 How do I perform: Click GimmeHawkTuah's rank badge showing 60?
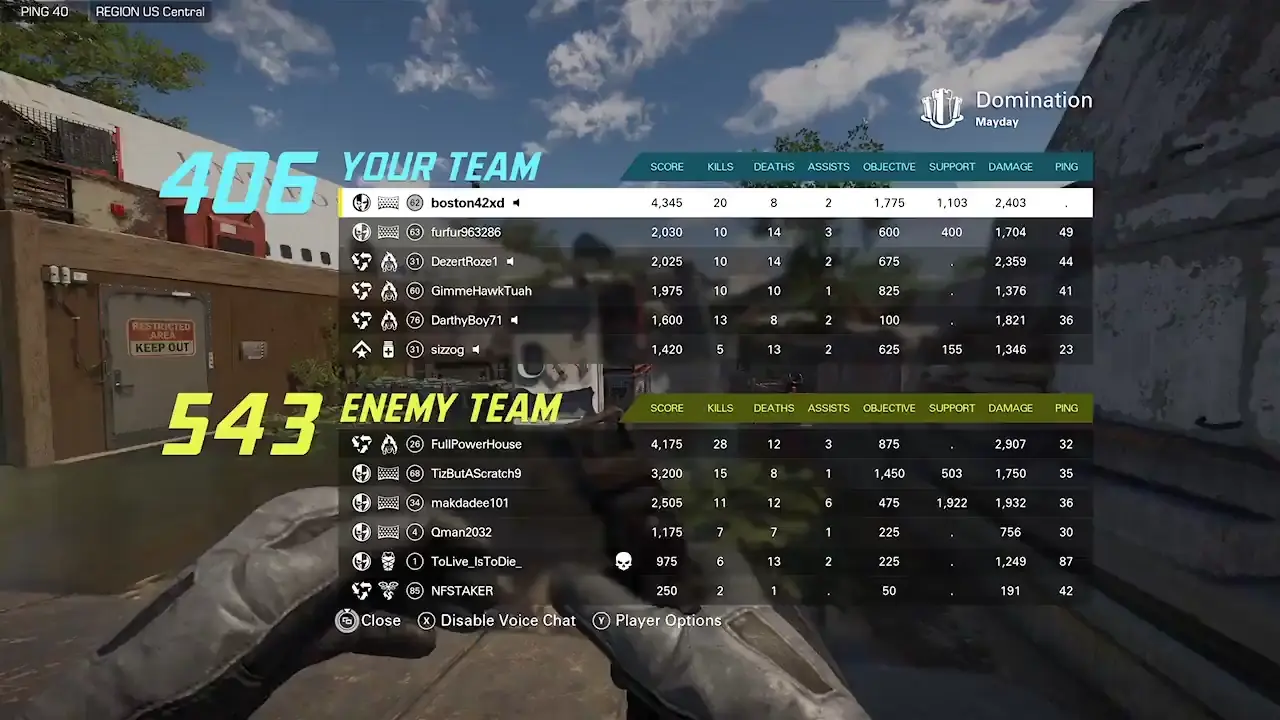(x=415, y=291)
